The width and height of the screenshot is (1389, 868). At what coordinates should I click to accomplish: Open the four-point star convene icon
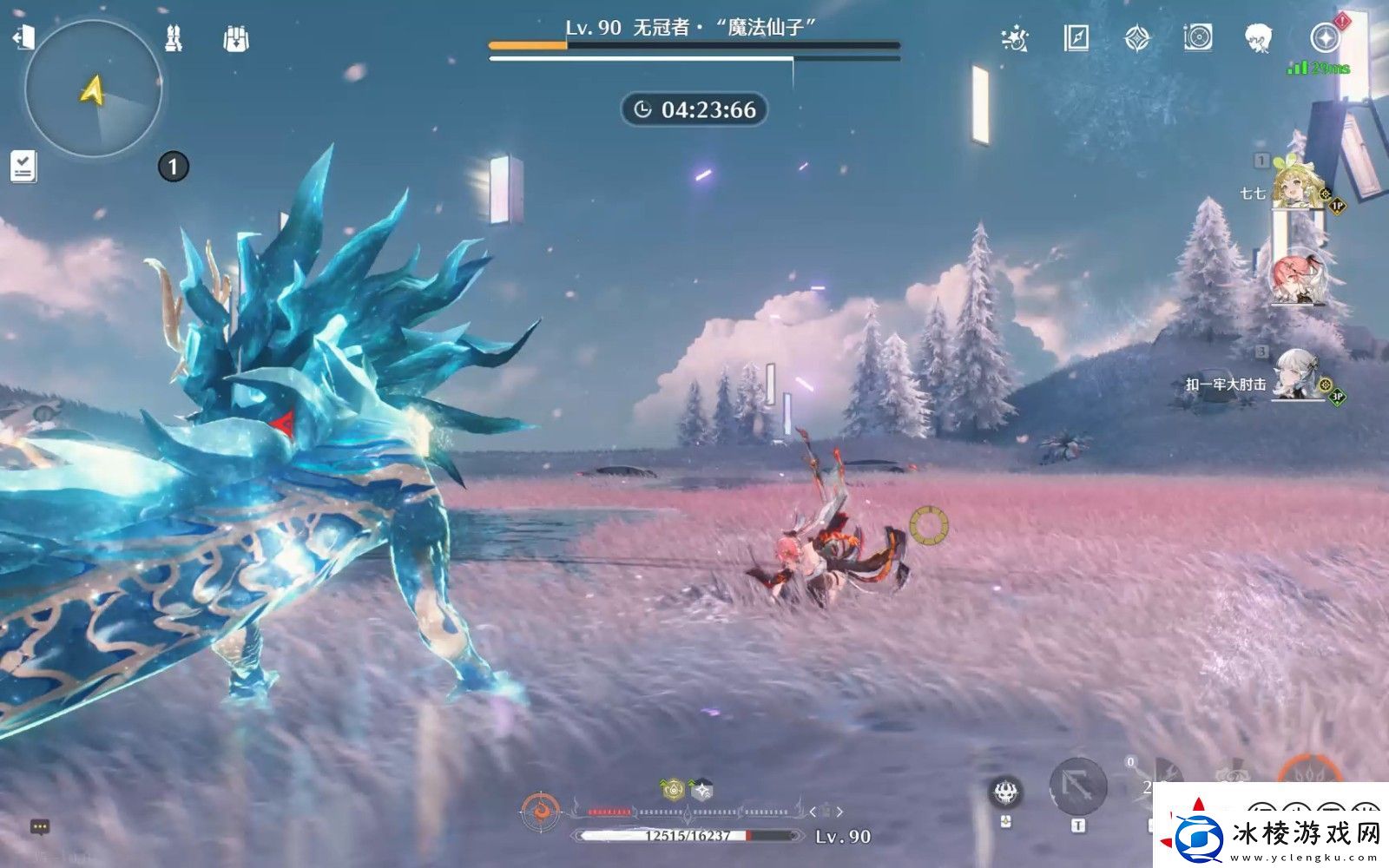tap(1137, 38)
